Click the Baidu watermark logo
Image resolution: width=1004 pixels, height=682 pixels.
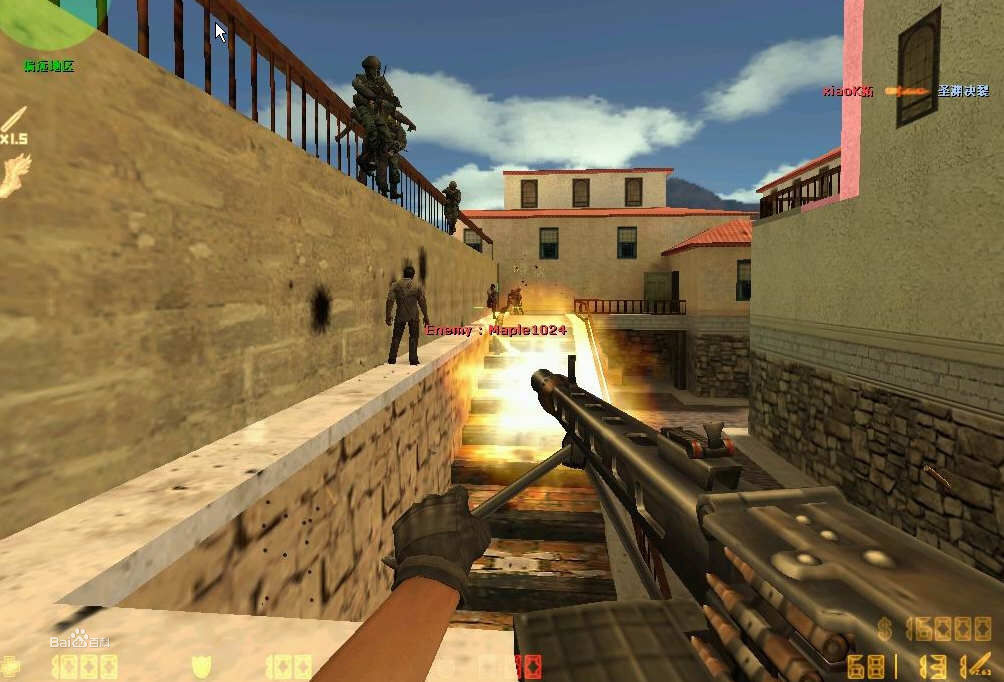pyautogui.click(x=82, y=640)
